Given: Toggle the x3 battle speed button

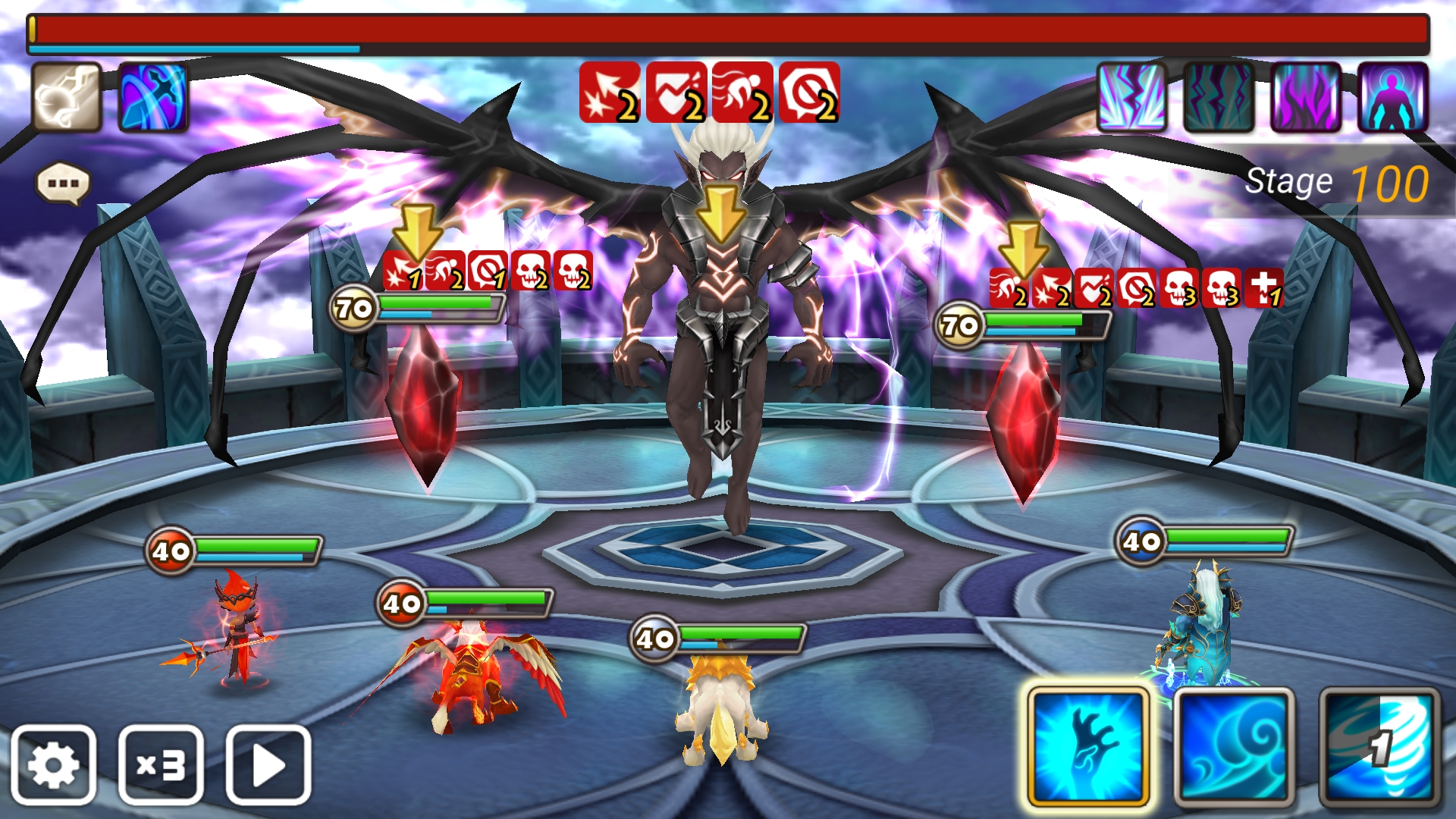Looking at the screenshot, I should 161,765.
